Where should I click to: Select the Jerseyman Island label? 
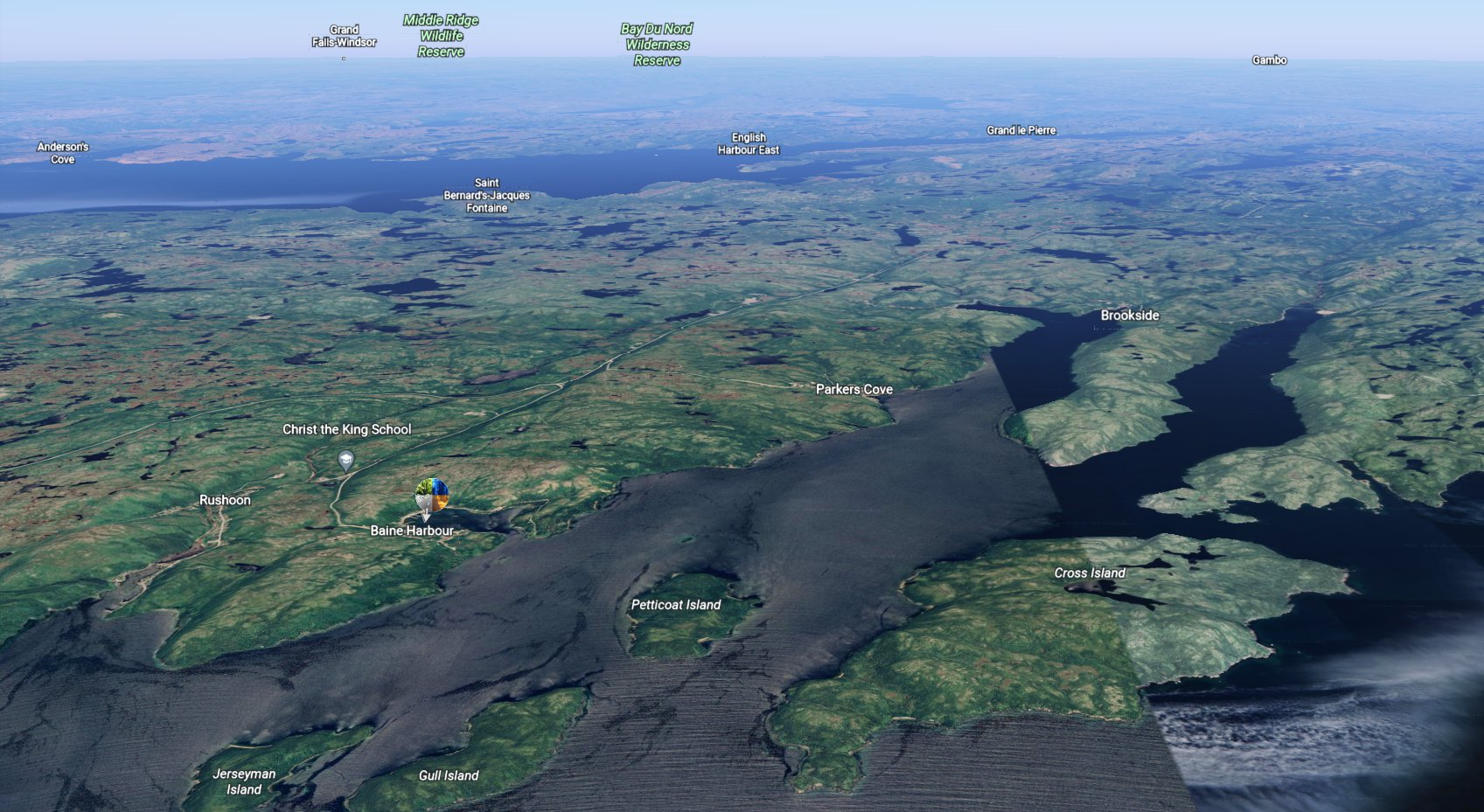244,781
